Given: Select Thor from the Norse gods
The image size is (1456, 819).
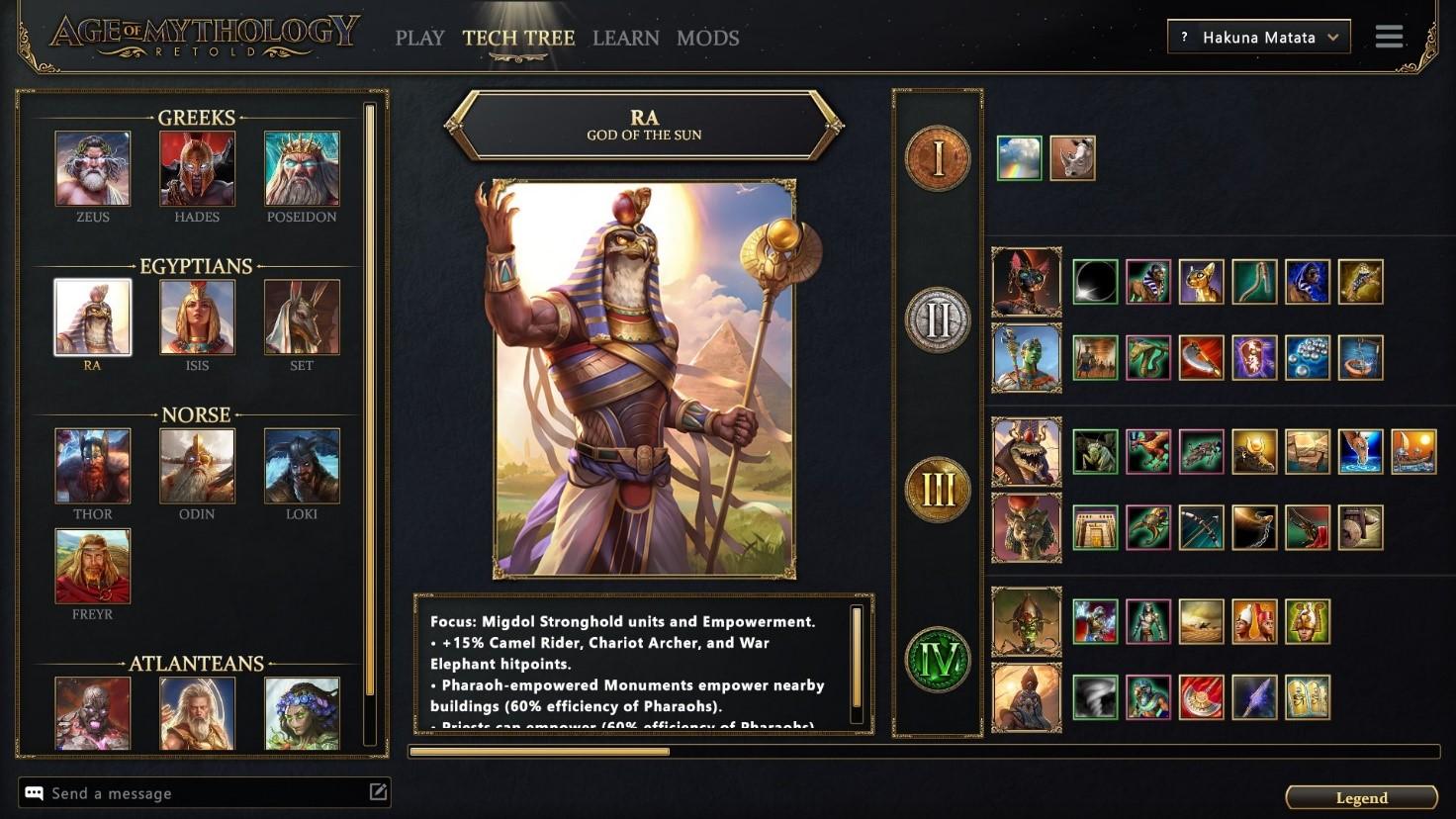Looking at the screenshot, I should (x=93, y=466).
